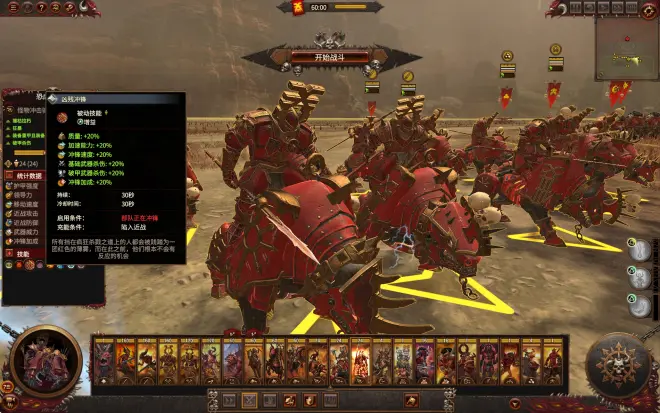Select the last unit card in the army bar
Viewport: 660px width, 413px height.
553,360
